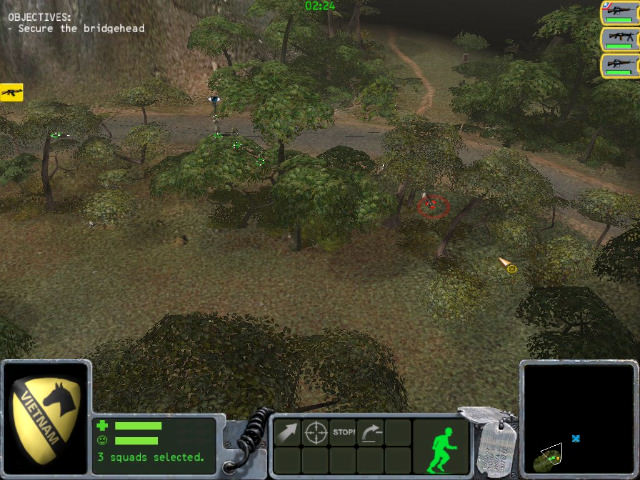Viewport: 640px width, 480px height.
Task: Click the STOP order button
Action: (x=344, y=433)
